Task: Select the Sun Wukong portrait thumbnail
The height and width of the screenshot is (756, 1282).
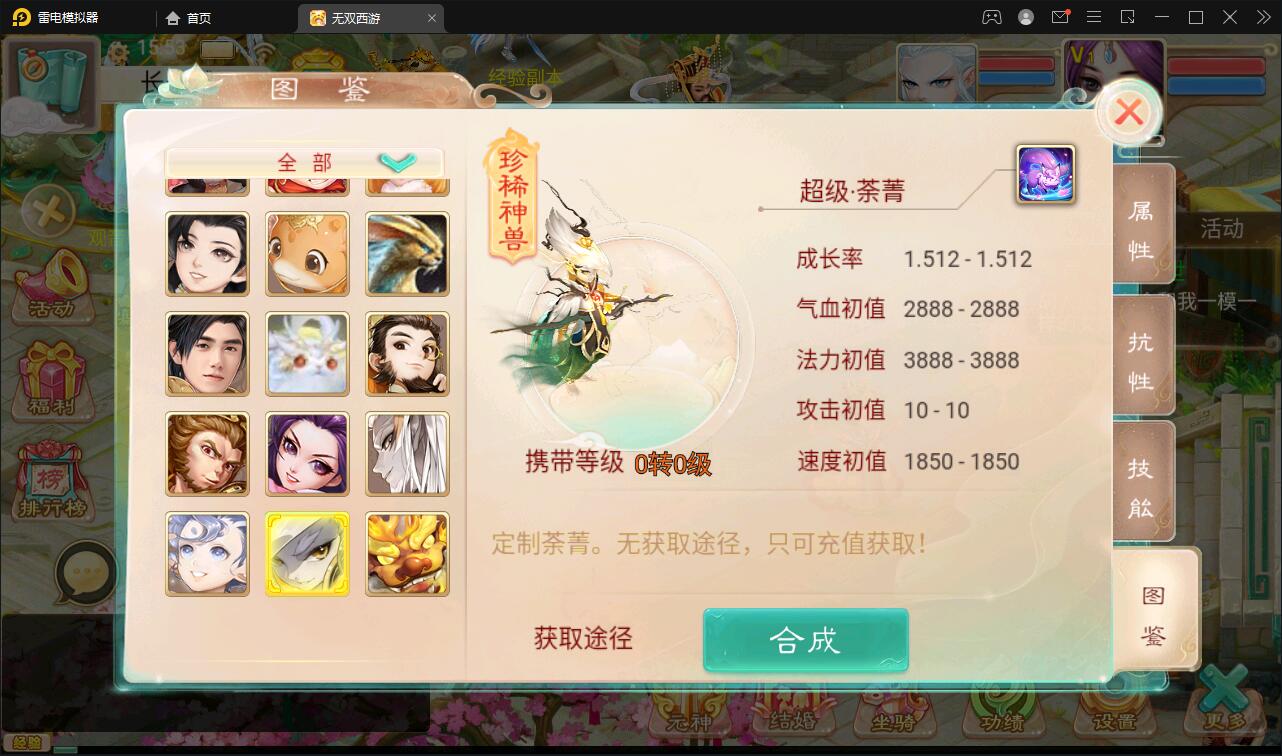Action: point(207,453)
